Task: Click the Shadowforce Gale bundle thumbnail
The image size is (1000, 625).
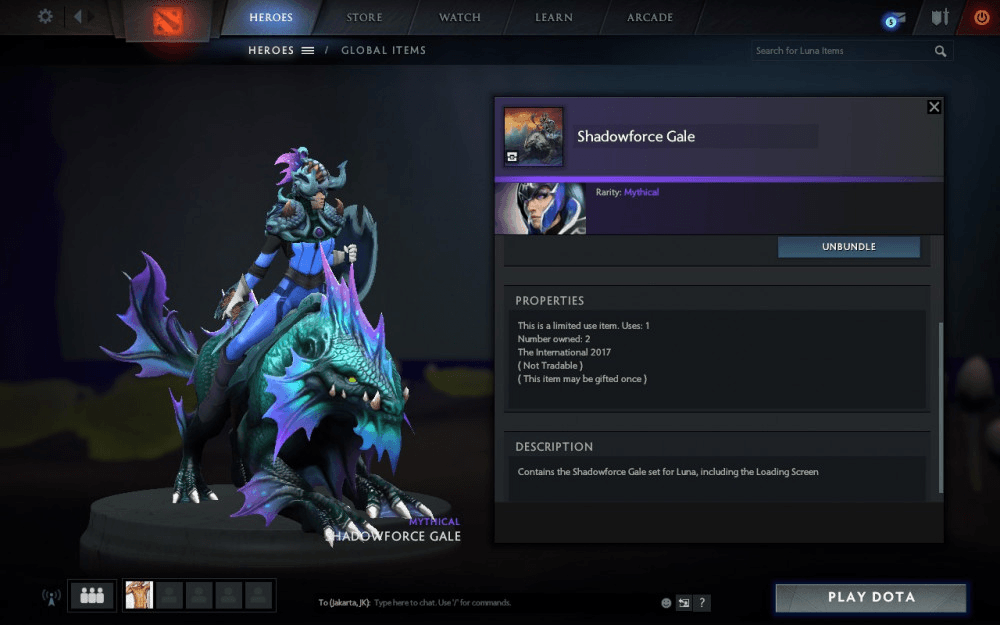Action: click(533, 137)
